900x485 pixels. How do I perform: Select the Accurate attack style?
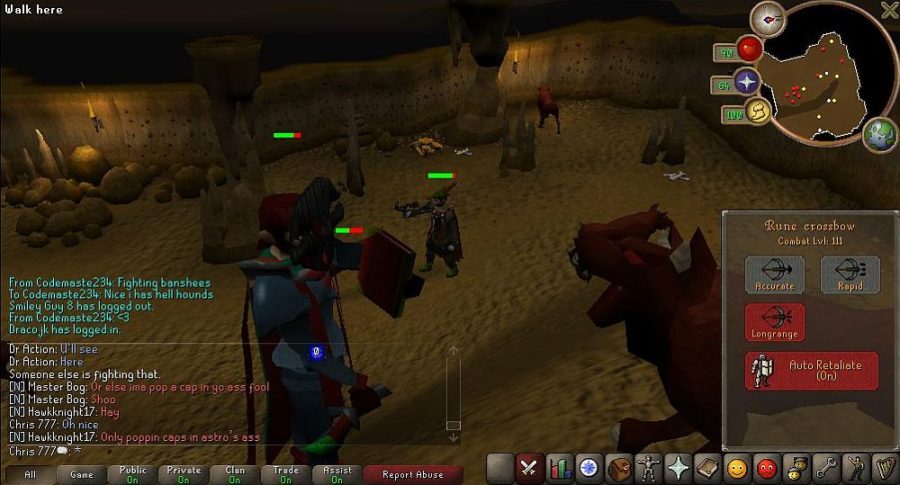pyautogui.click(x=774, y=274)
